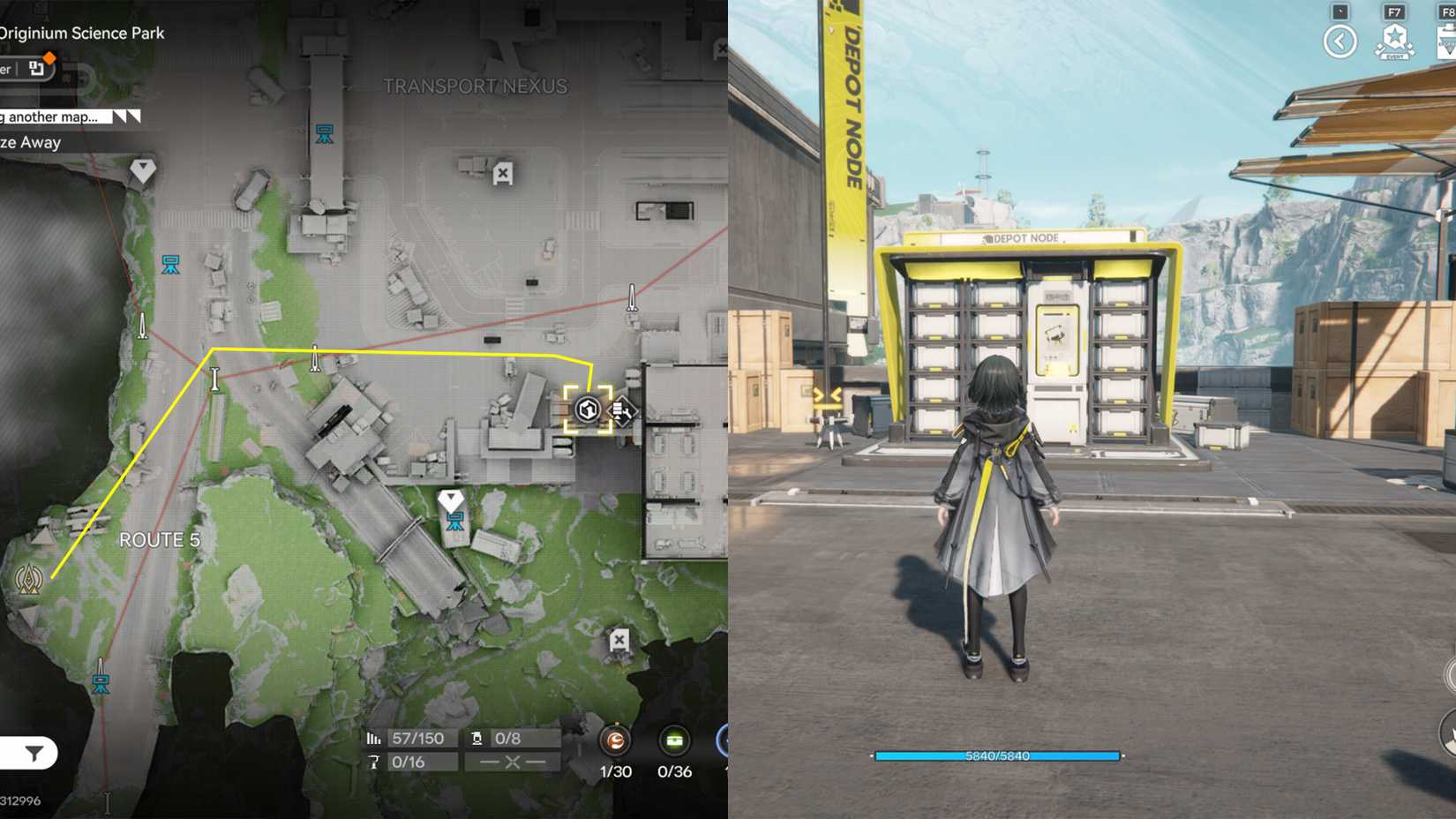The height and width of the screenshot is (819, 1456).
Task: Expand the white diamond waypoint marker above the beacon
Action: coord(452,499)
